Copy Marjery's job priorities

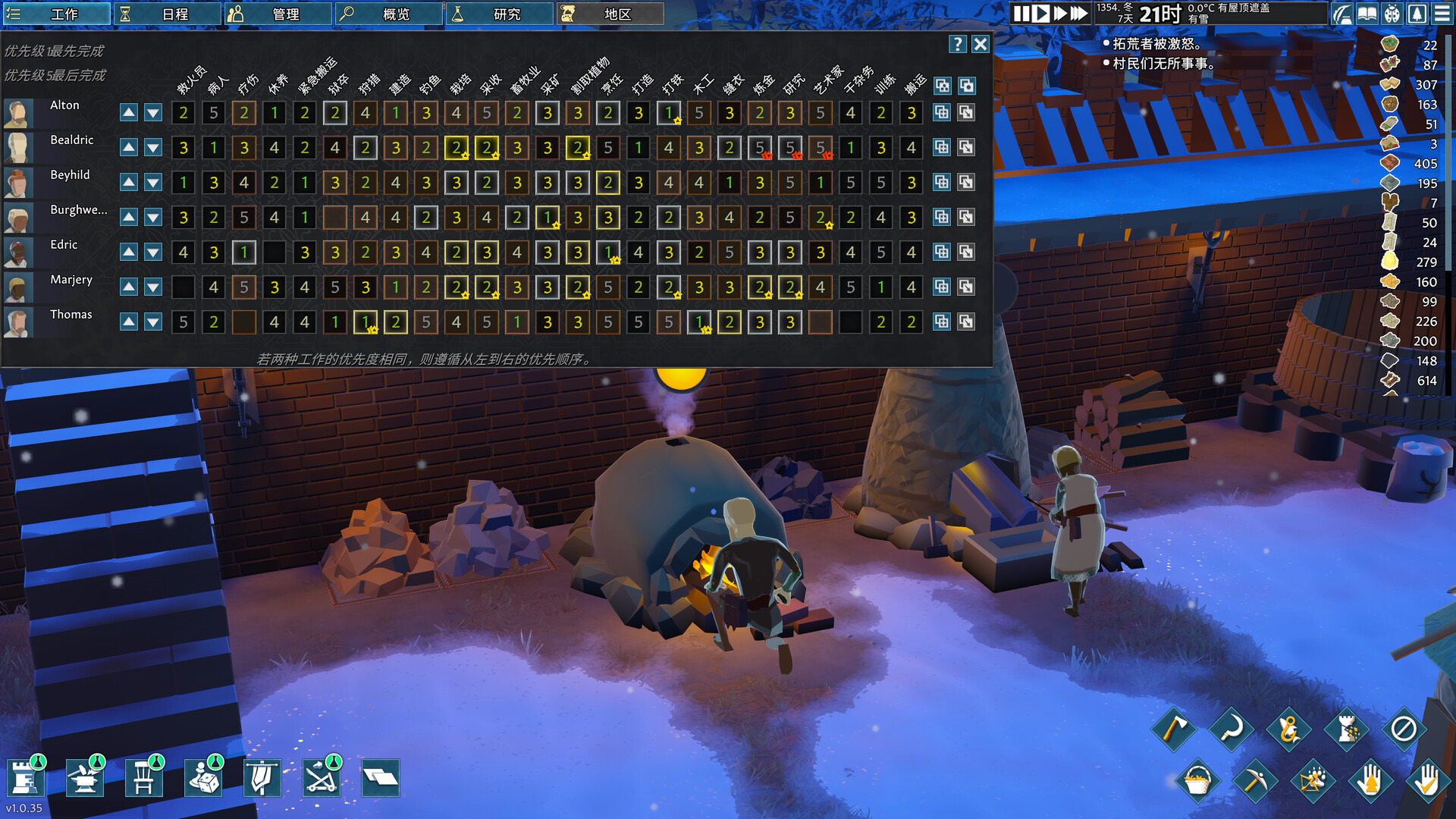coord(942,287)
